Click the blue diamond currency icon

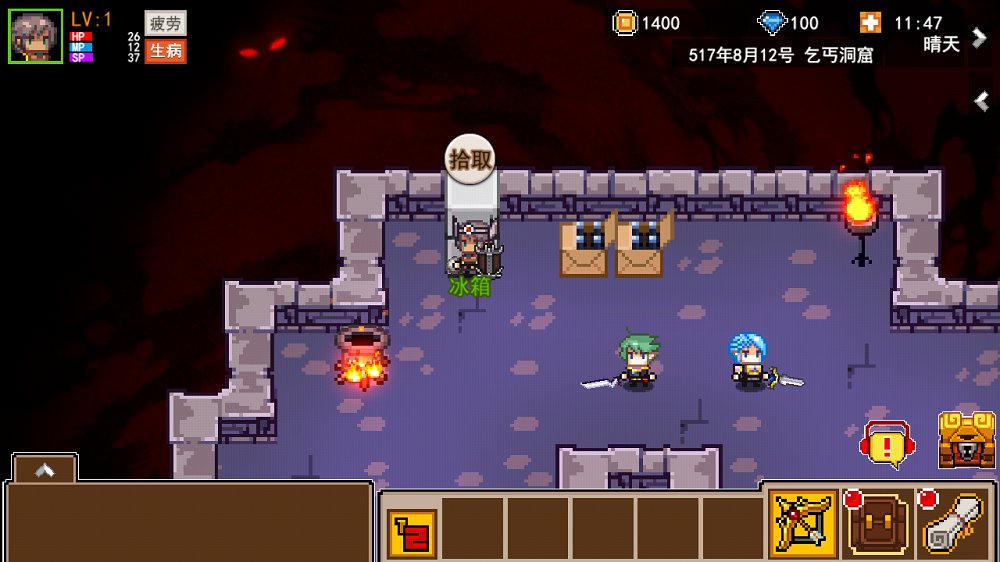(x=773, y=23)
